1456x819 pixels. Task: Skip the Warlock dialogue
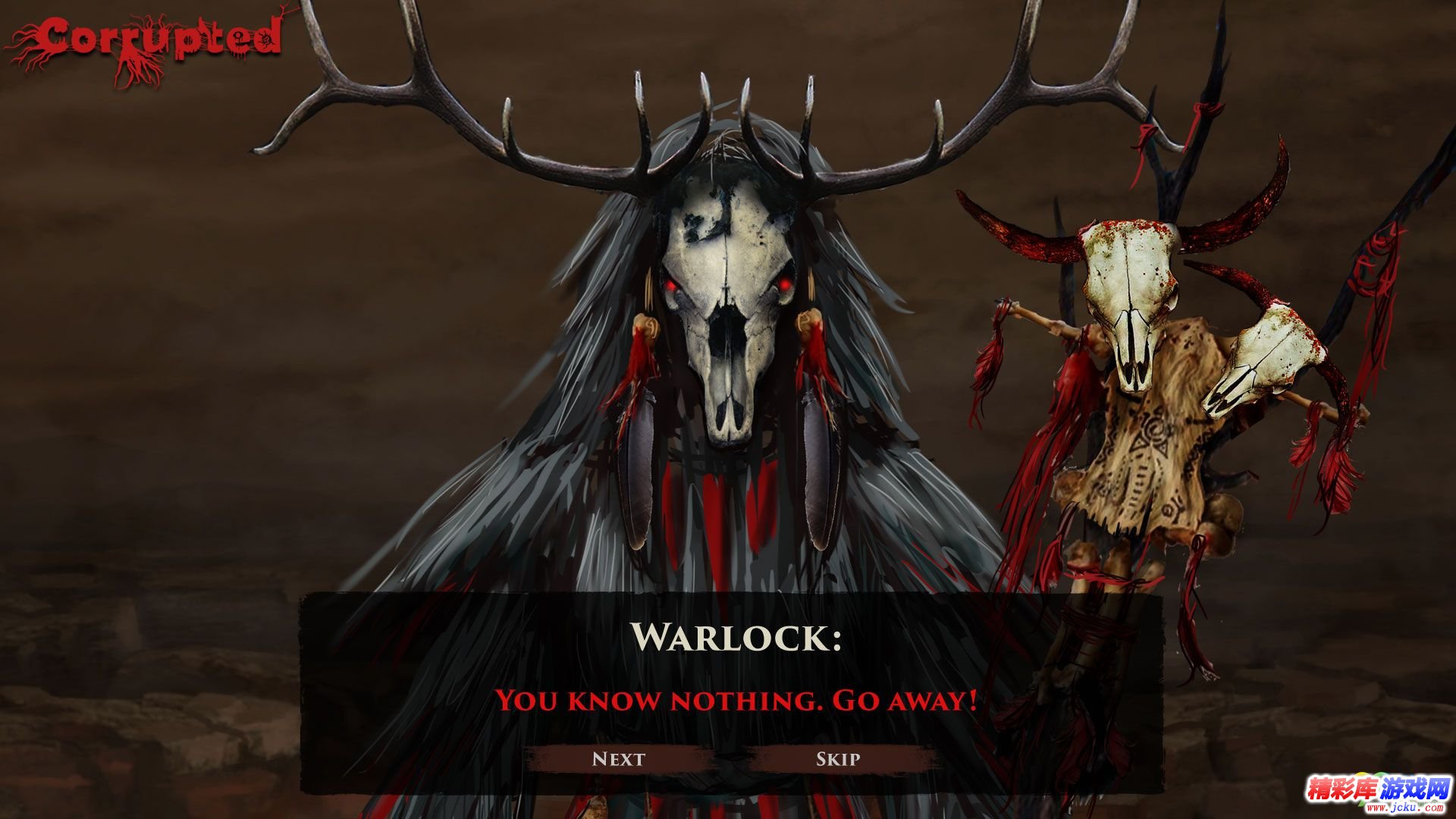point(838,759)
